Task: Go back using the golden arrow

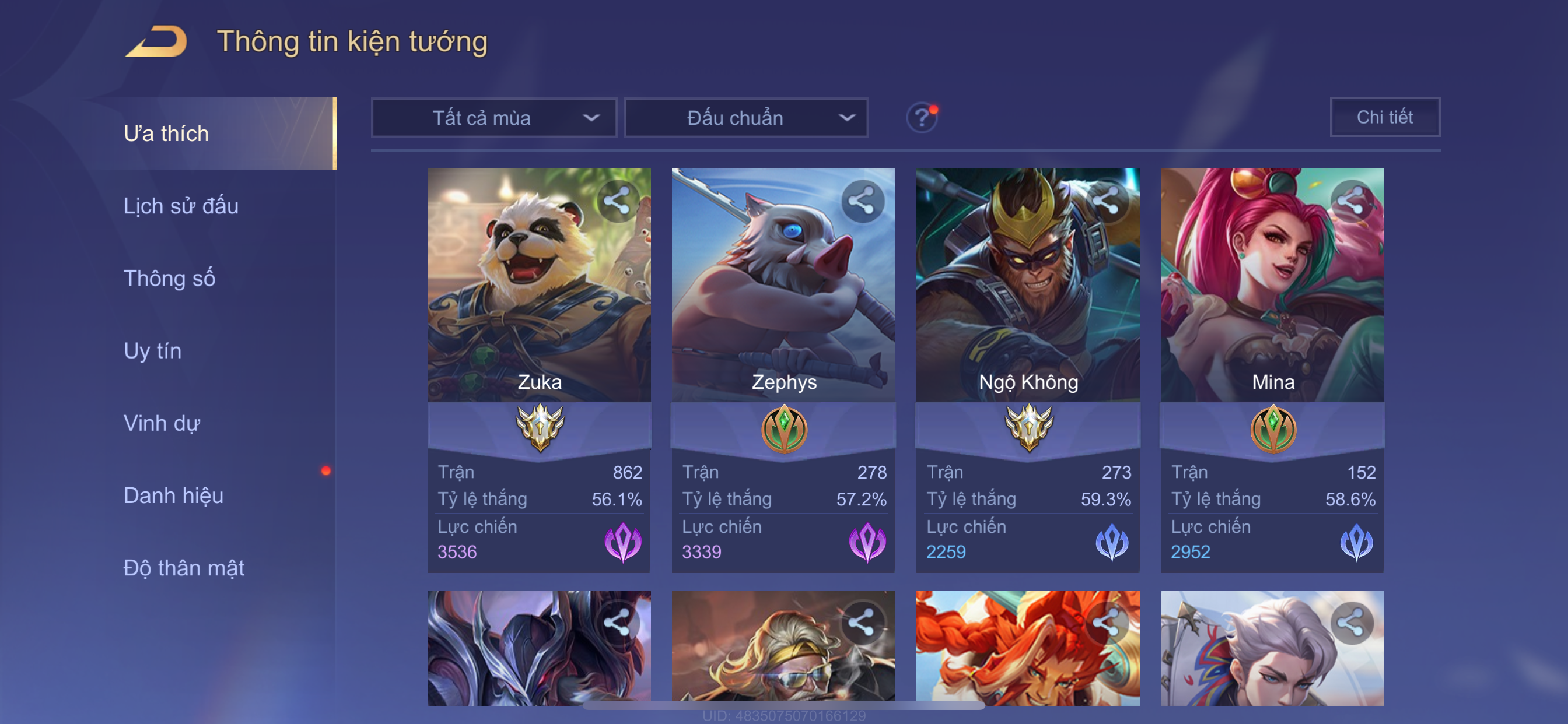Action: pyautogui.click(x=156, y=41)
